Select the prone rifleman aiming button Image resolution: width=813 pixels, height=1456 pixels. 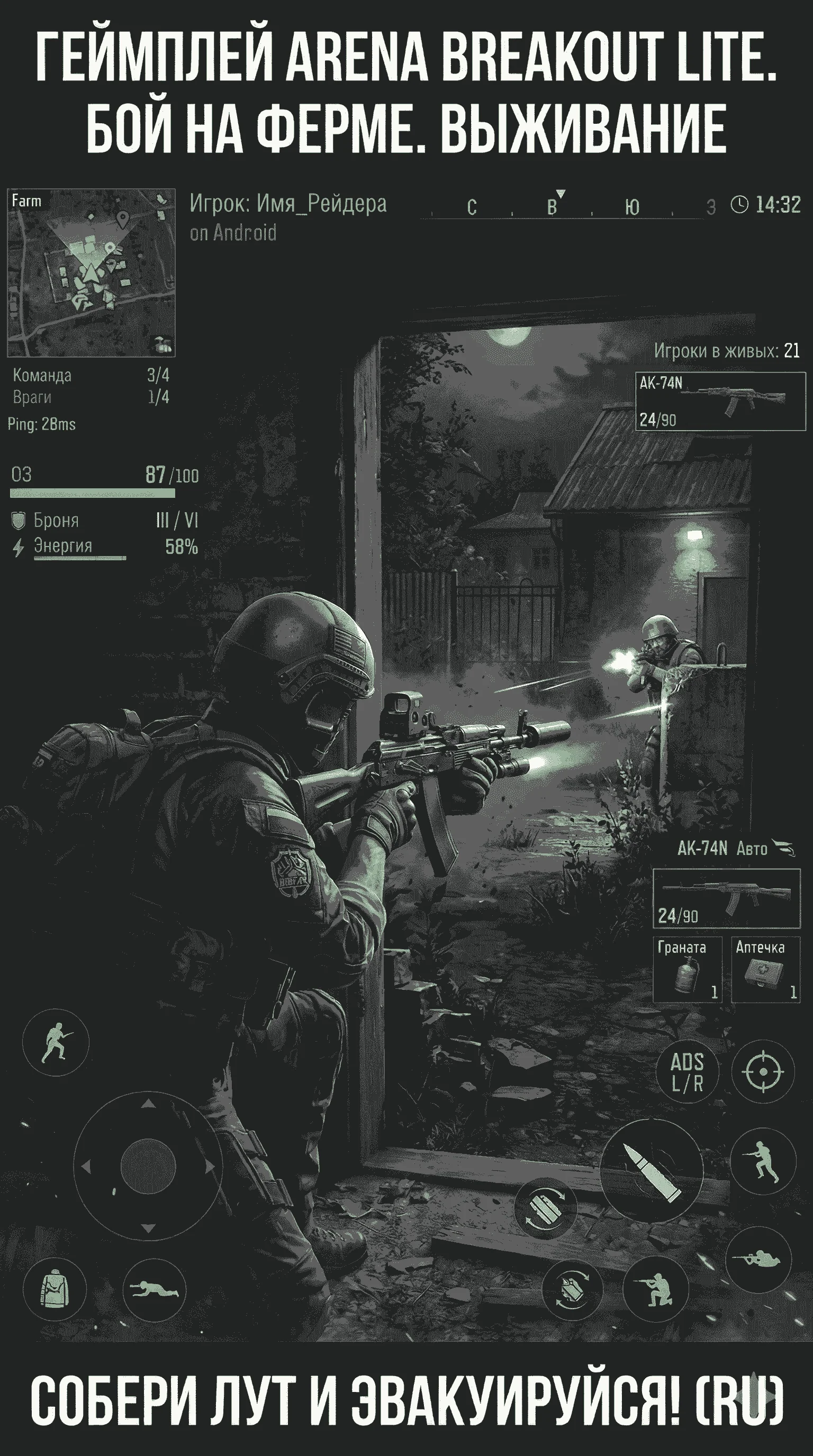758,1259
